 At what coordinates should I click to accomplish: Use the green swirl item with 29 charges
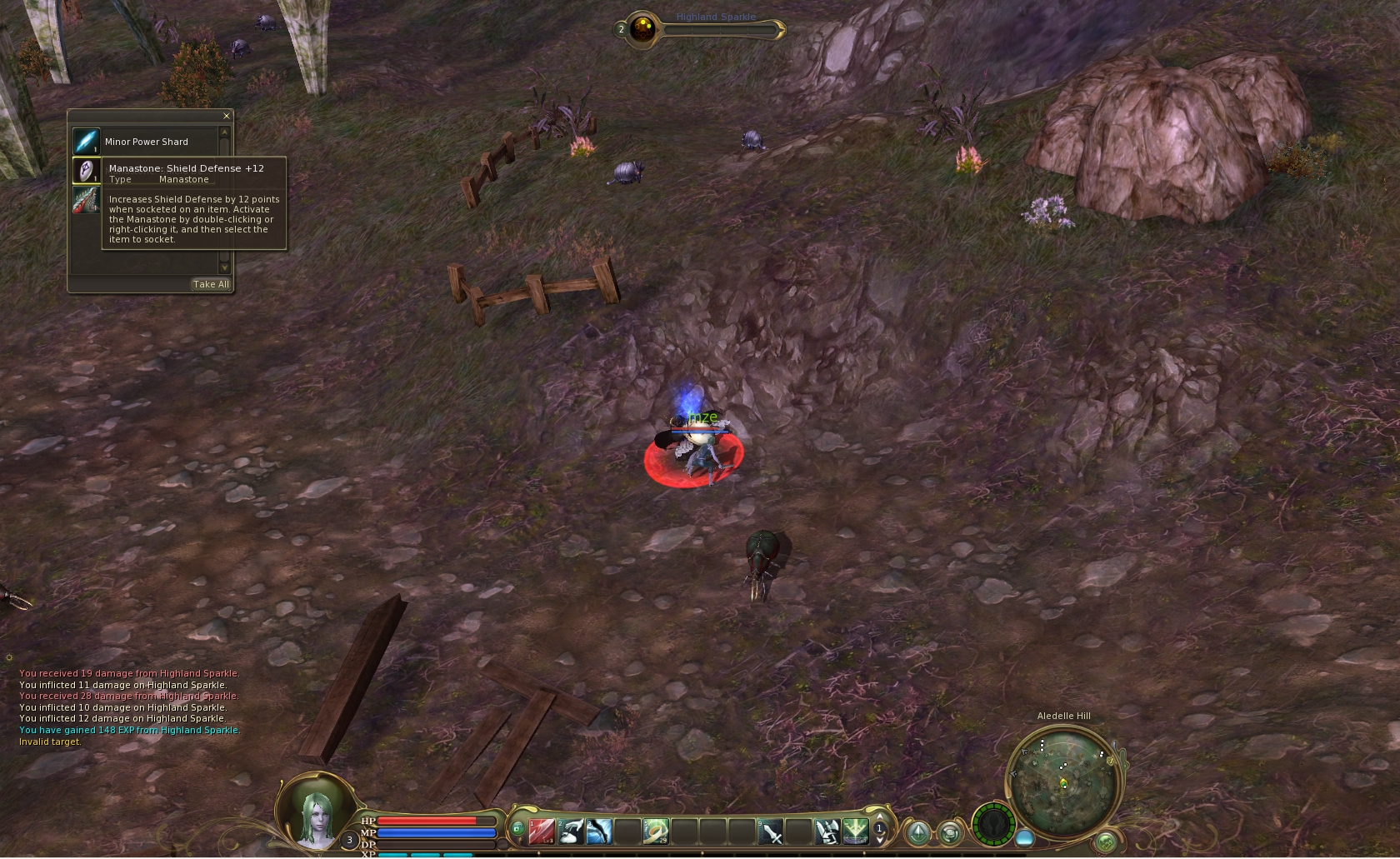coord(656,832)
